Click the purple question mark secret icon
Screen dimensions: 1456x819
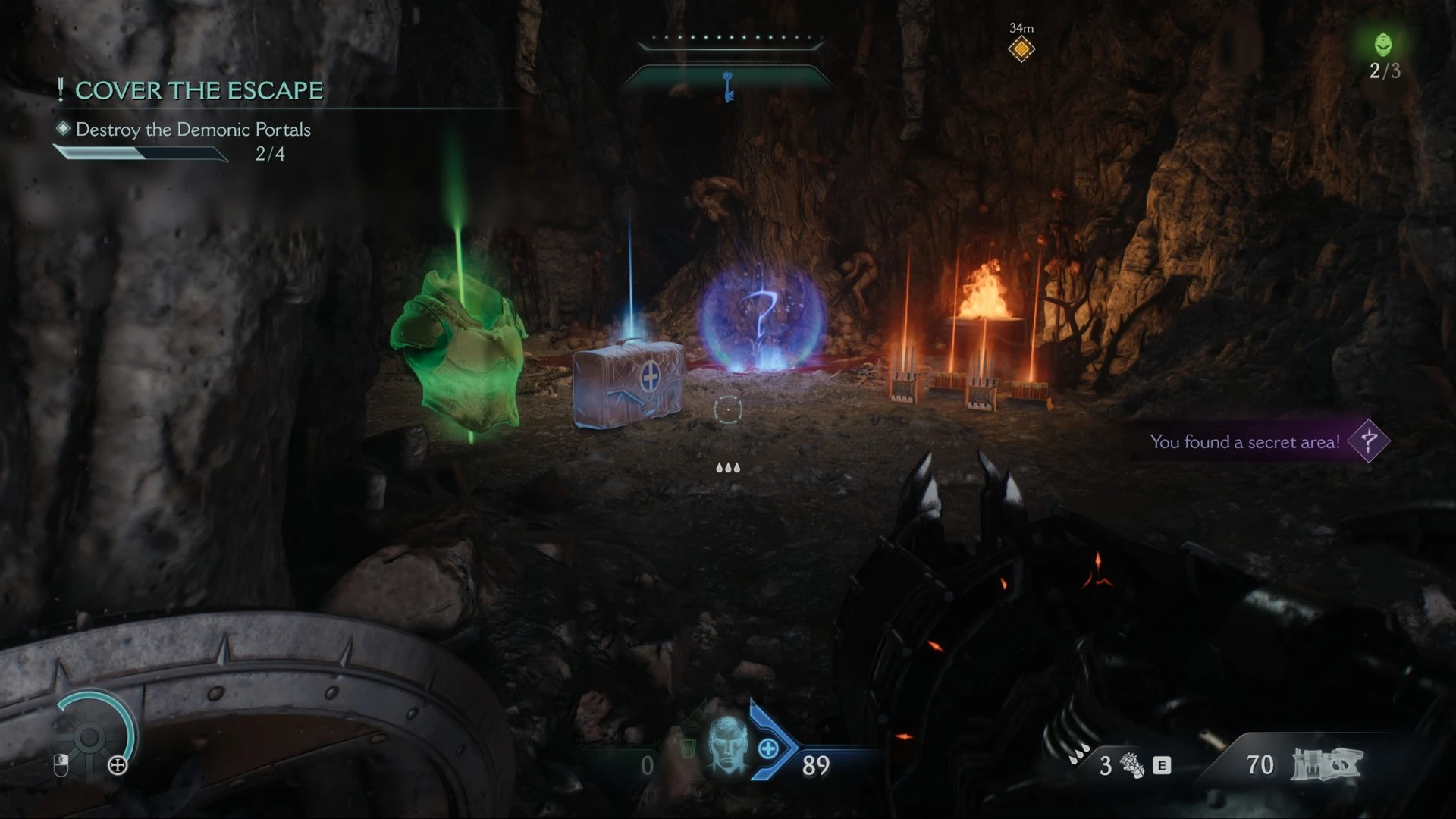(x=1369, y=441)
